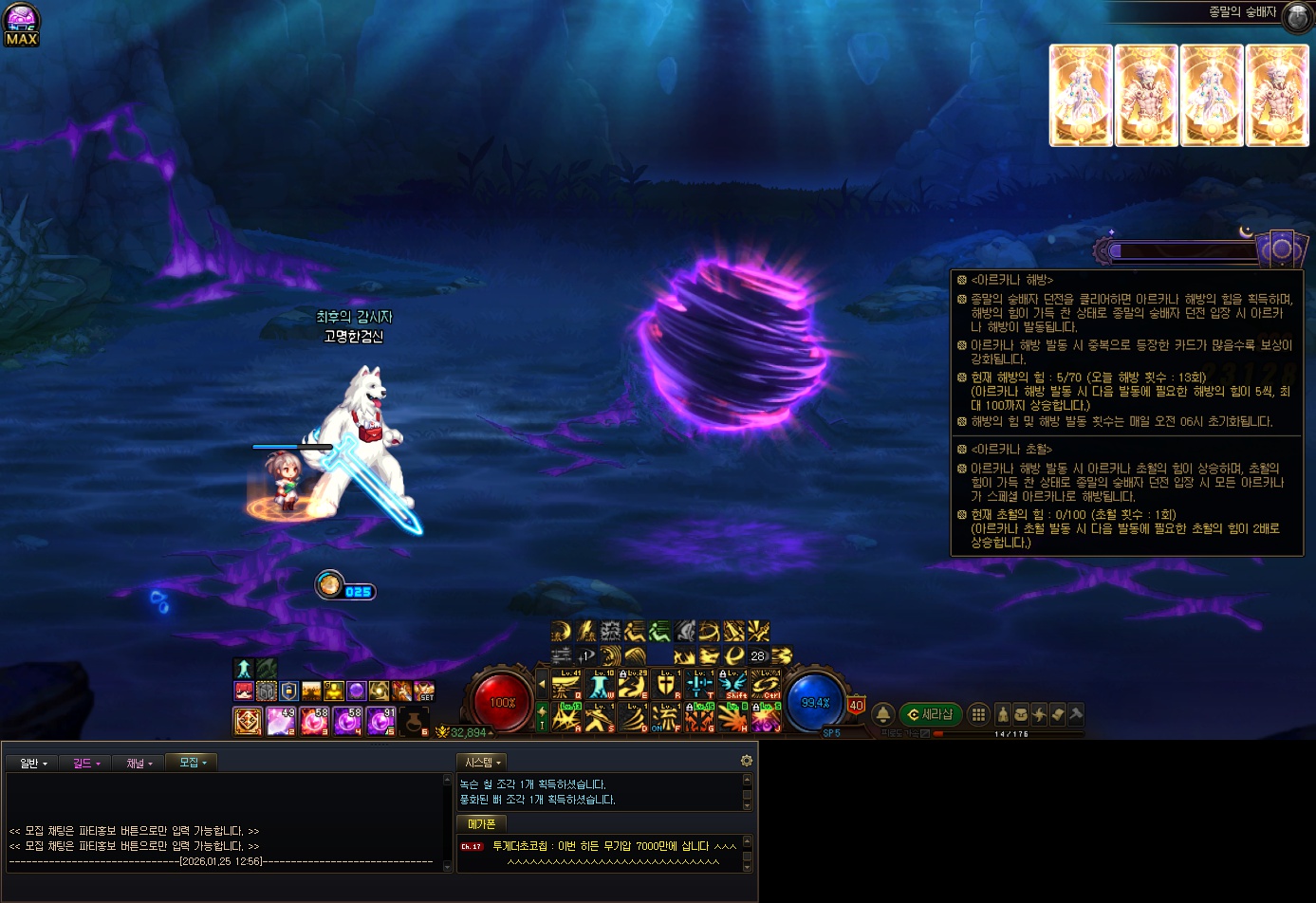Click the pink MAX icon

[21, 25]
